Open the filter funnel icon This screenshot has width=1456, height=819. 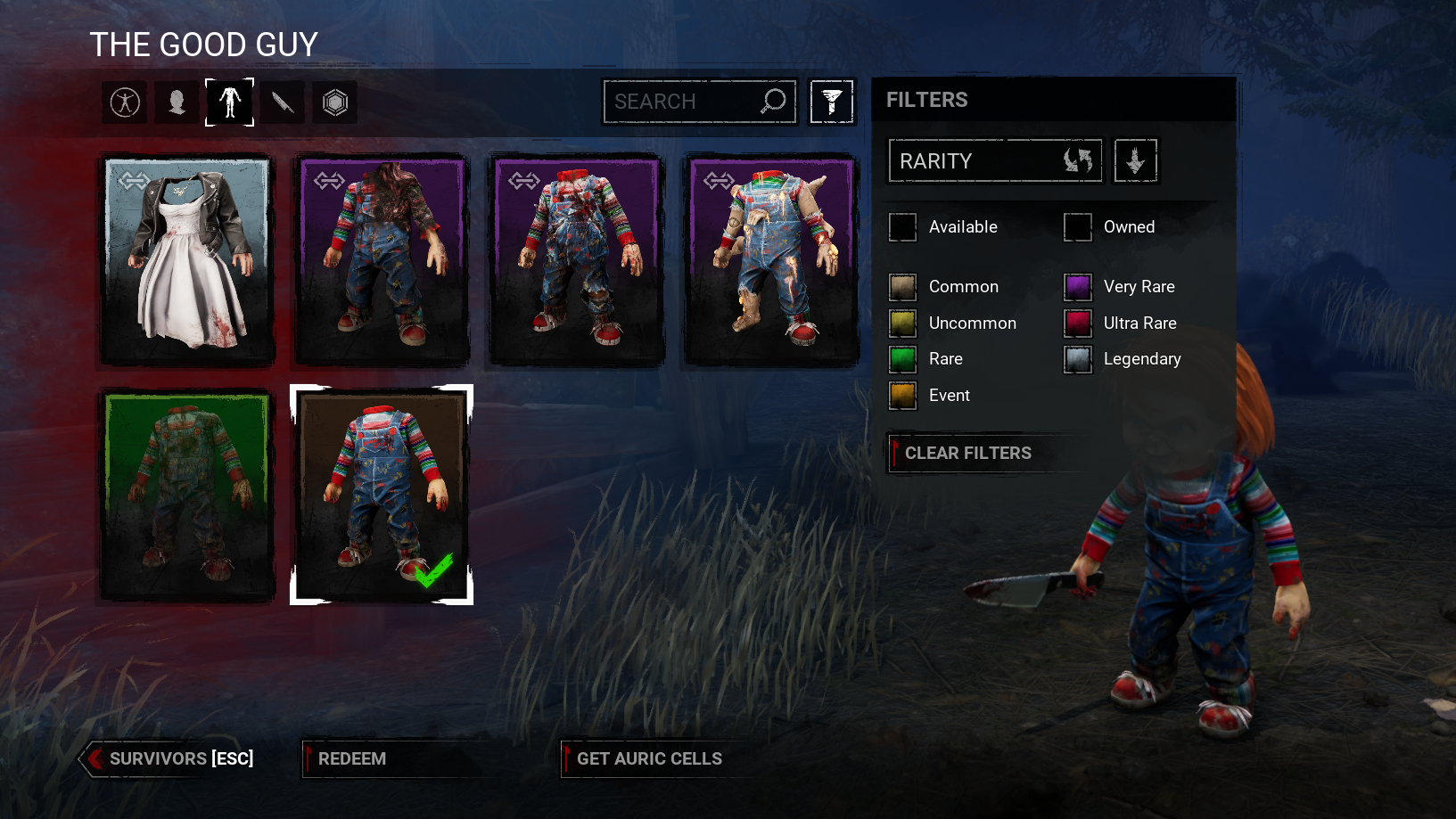[831, 101]
